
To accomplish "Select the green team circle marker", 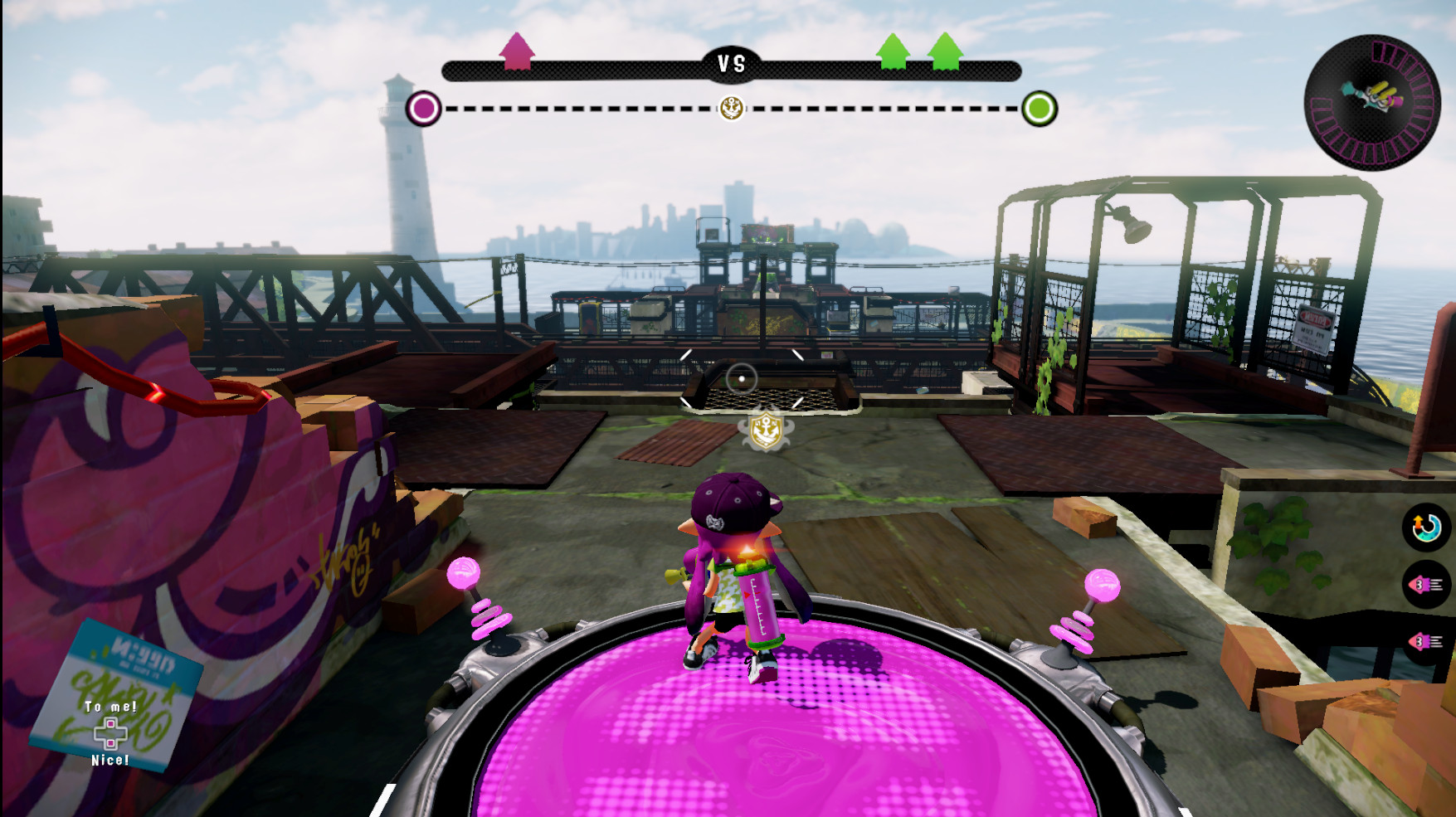I will [1039, 108].
